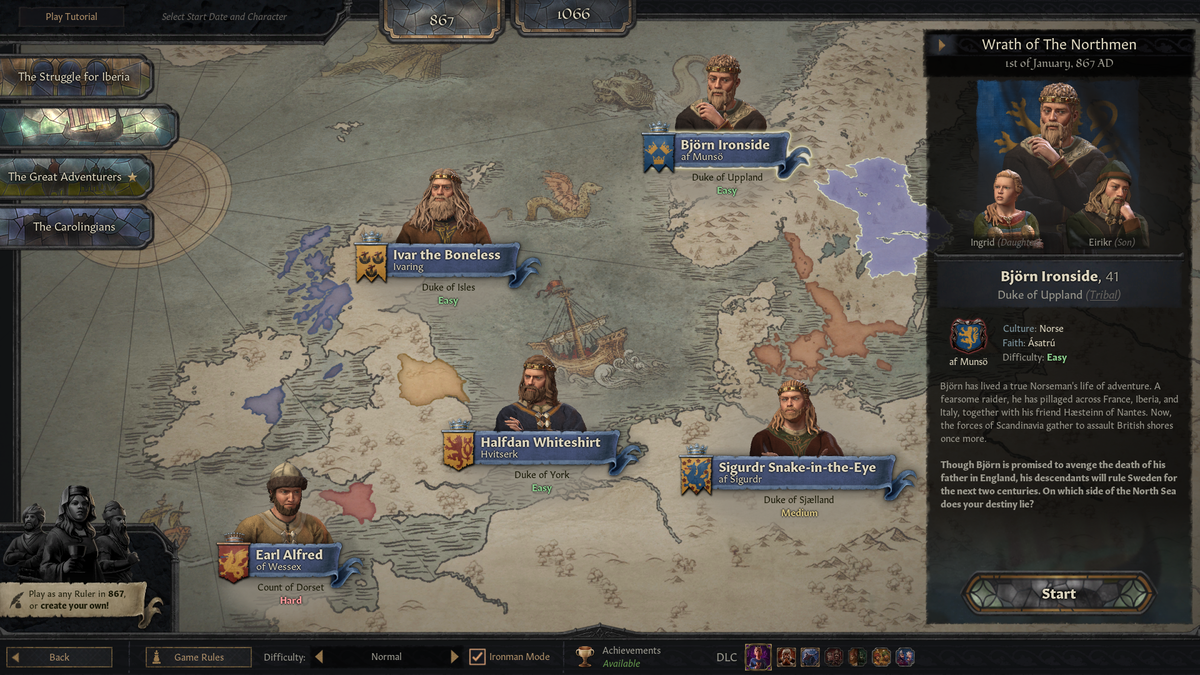
Task: Go Back to the previous menu
Action: click(x=60, y=657)
